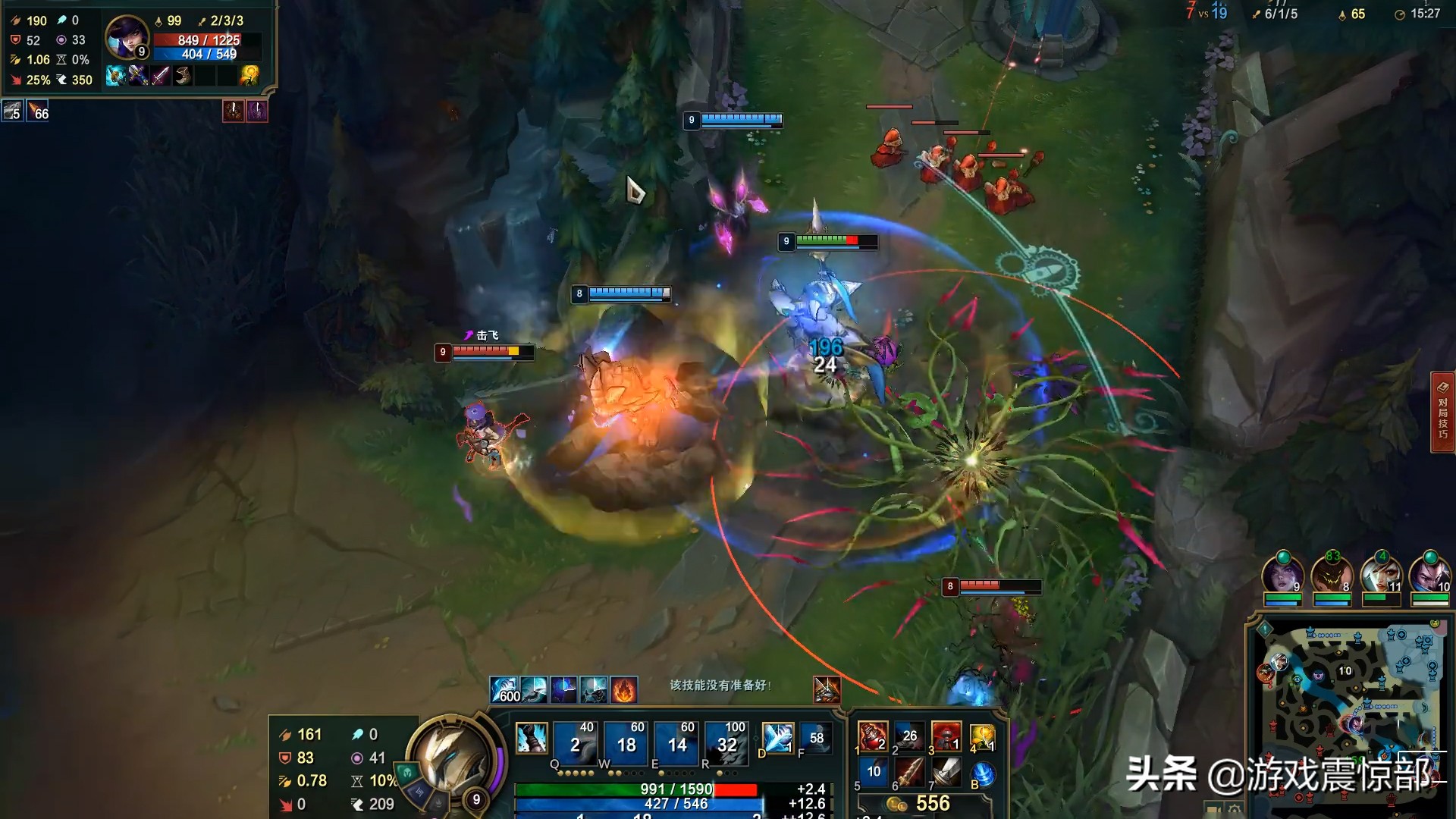The height and width of the screenshot is (819, 1456).
Task: Select the red mushroom ward item
Action: (x=946, y=736)
